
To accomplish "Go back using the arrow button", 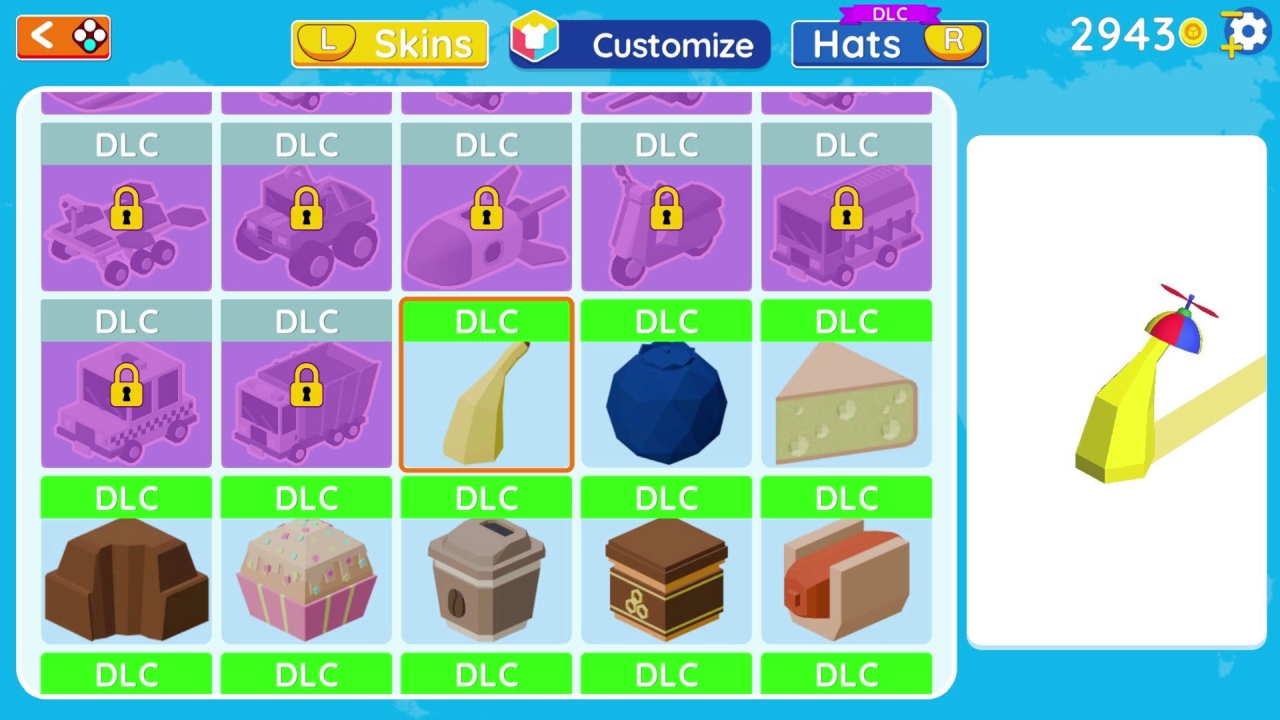I will point(62,36).
